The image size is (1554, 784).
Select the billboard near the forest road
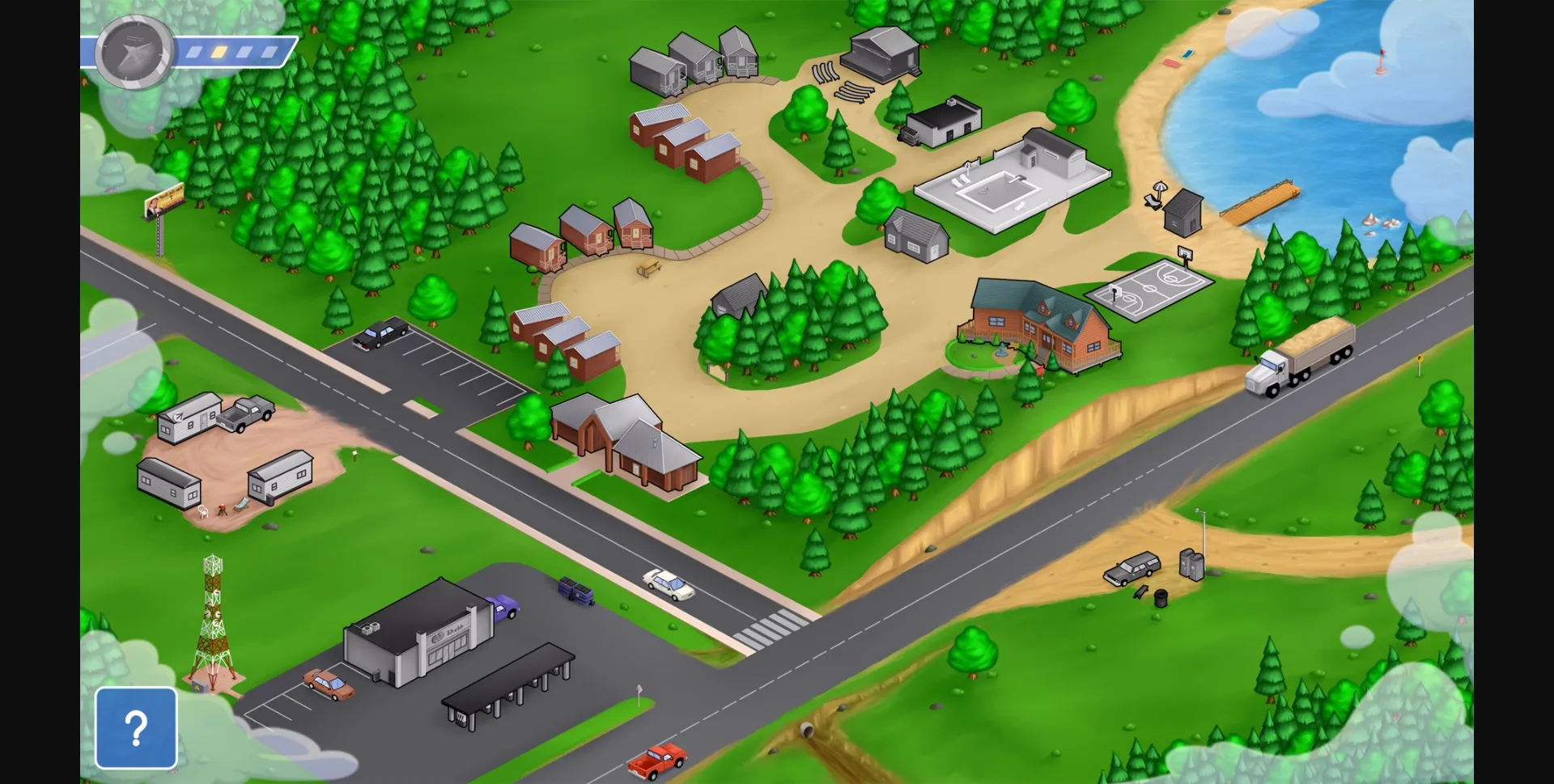(x=164, y=202)
